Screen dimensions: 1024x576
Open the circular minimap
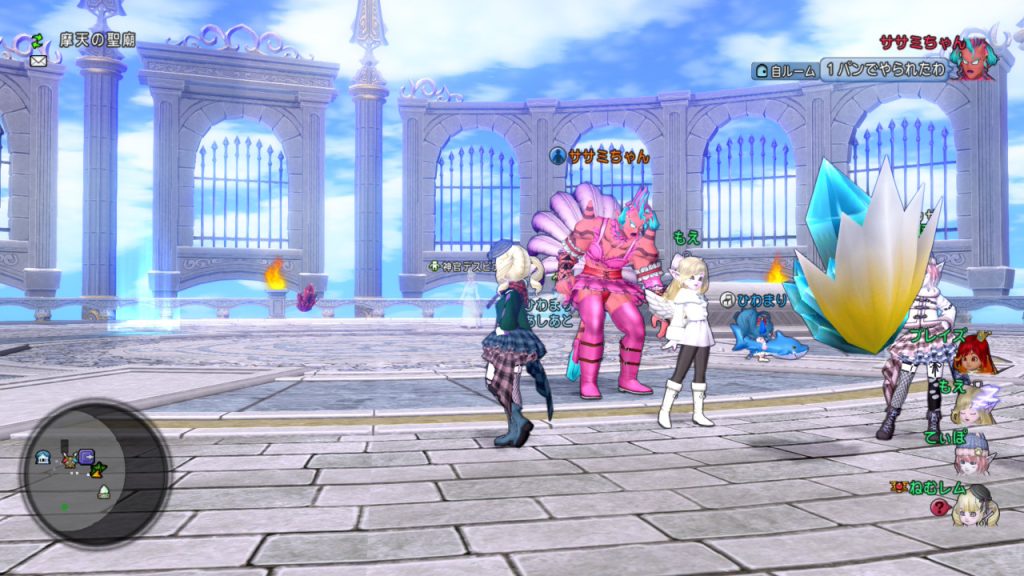pos(96,471)
